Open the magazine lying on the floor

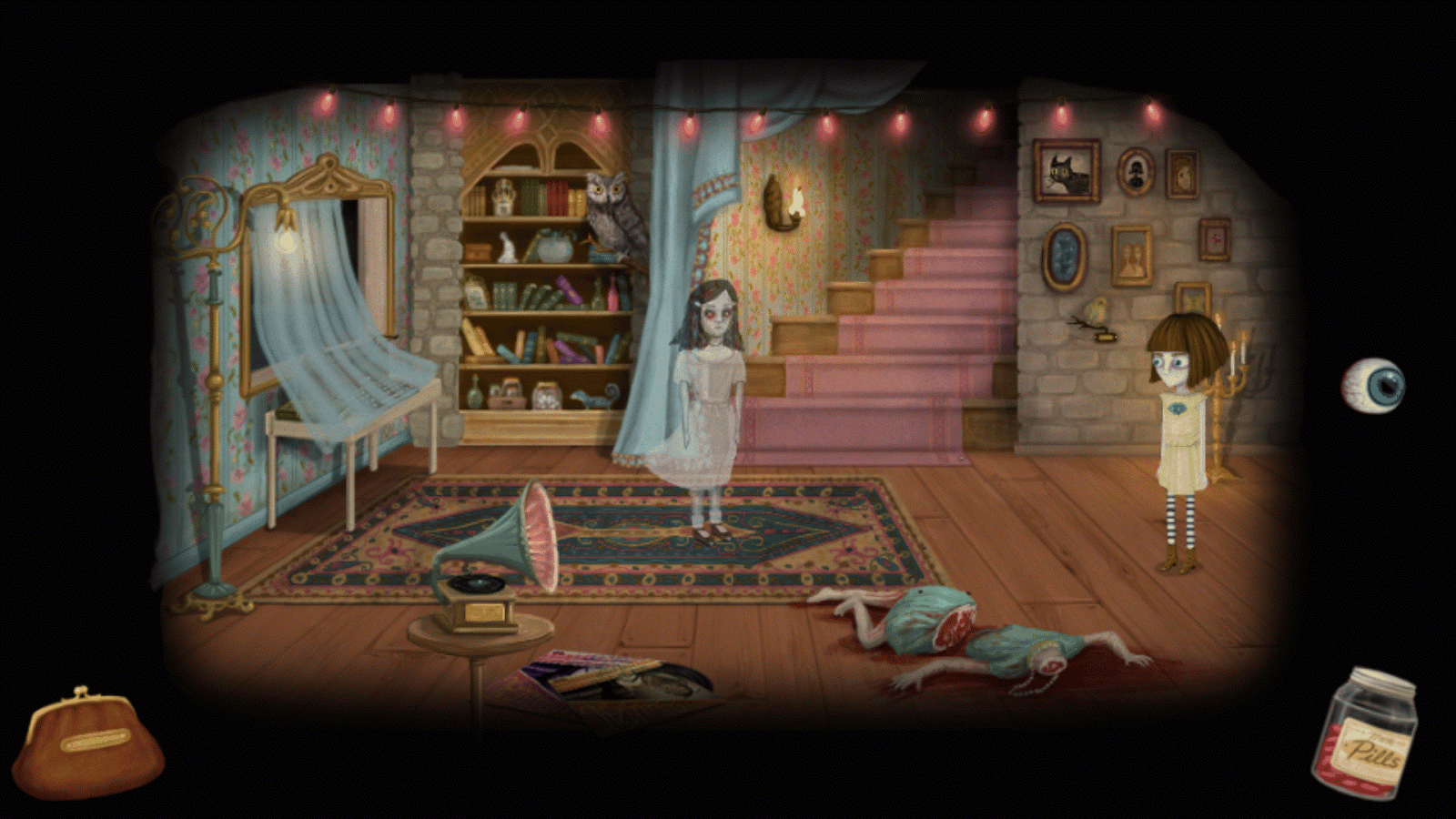click(601, 678)
